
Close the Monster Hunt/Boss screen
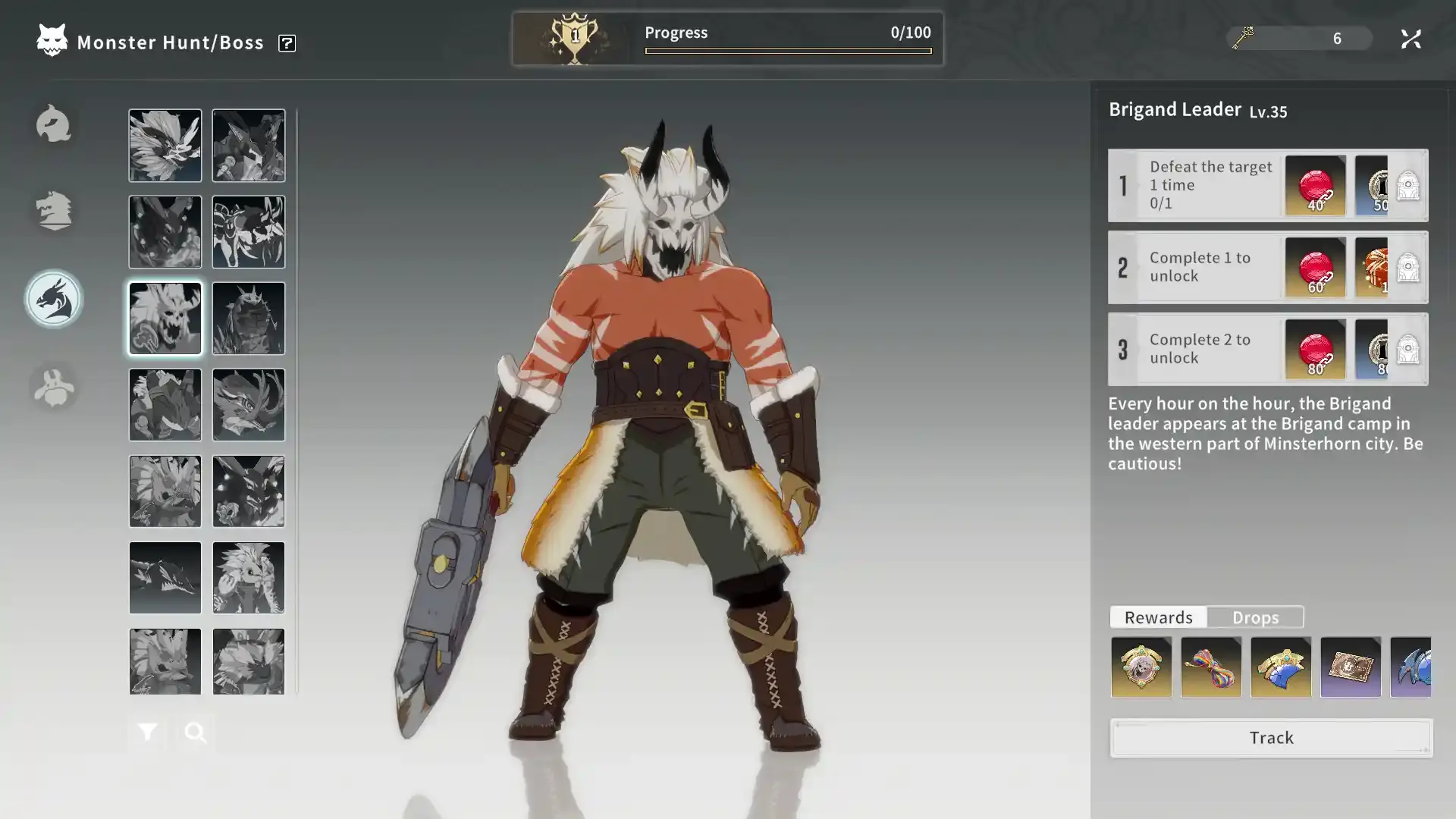click(x=1410, y=39)
